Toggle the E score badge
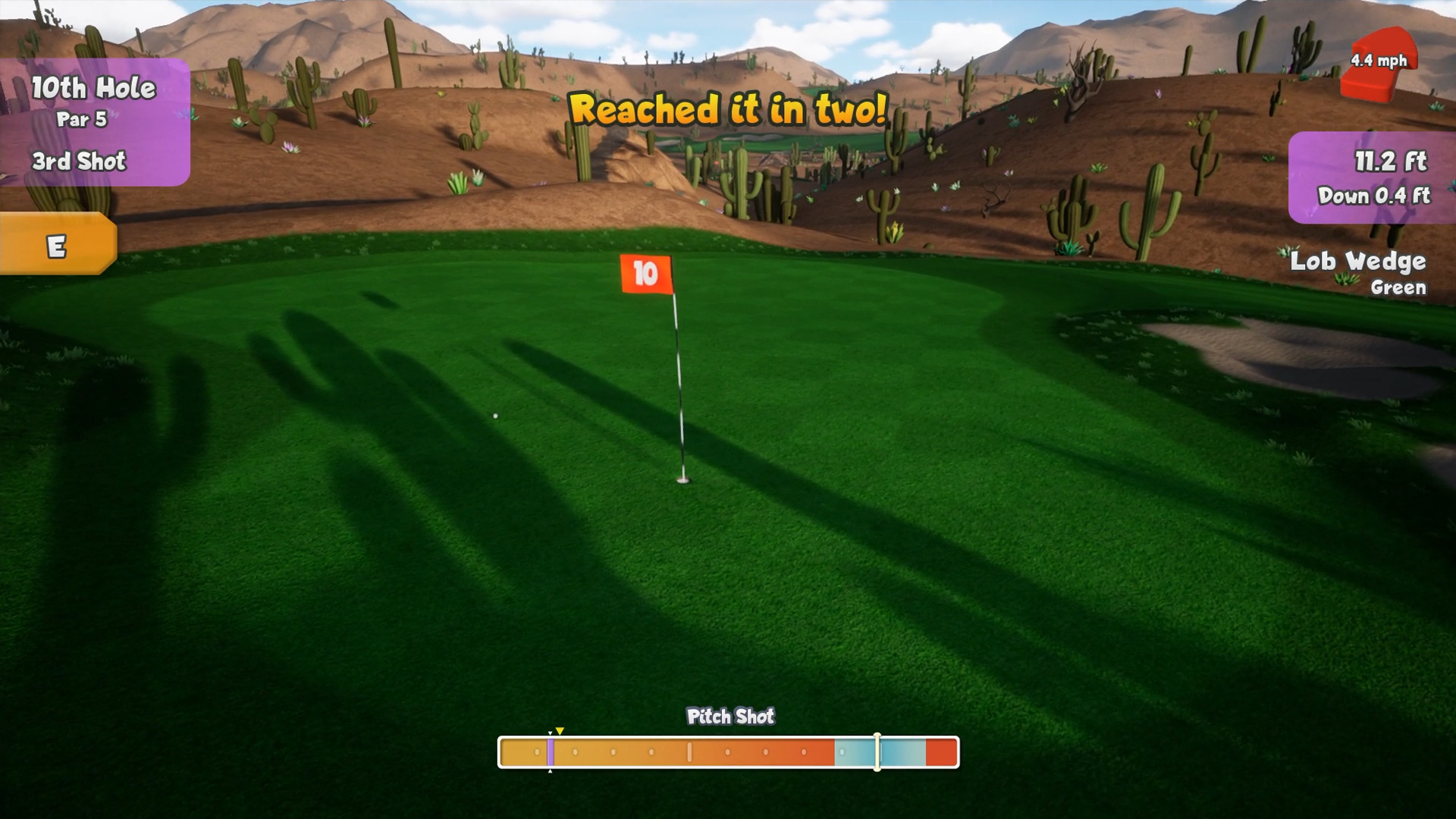This screenshot has height=819, width=1456. (x=57, y=245)
